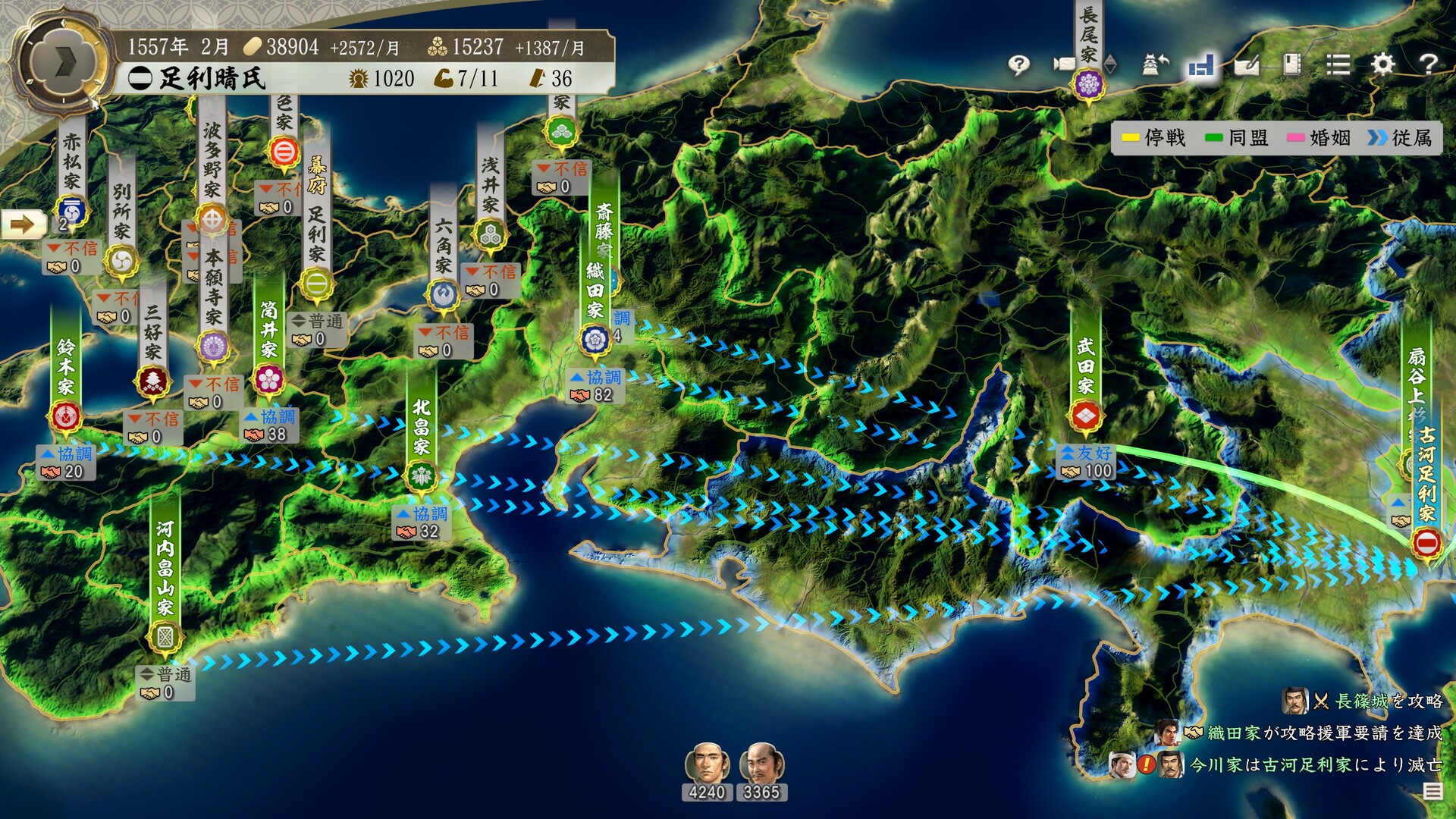
Task: Click the camera view icon
Action: 1065,64
